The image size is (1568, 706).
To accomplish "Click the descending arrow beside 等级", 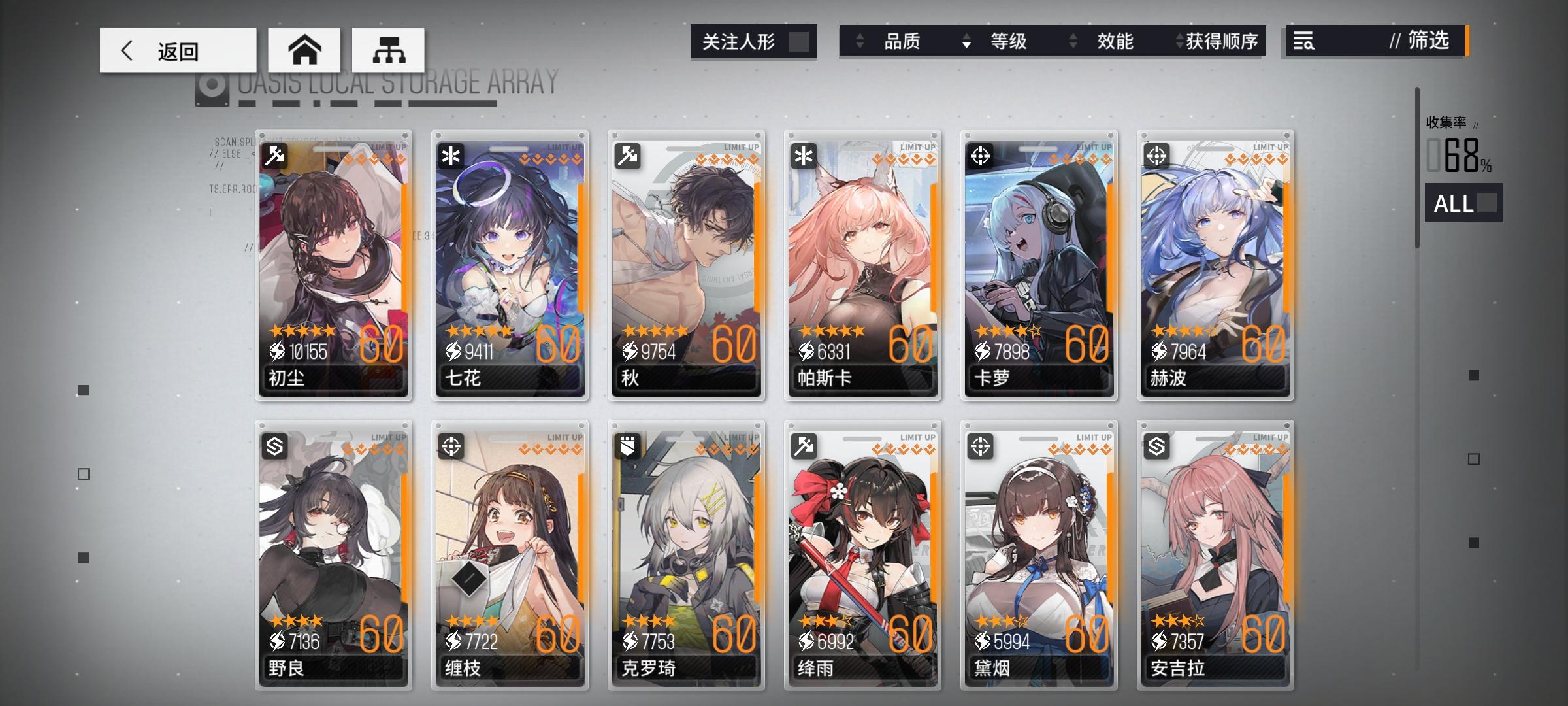I will [965, 41].
